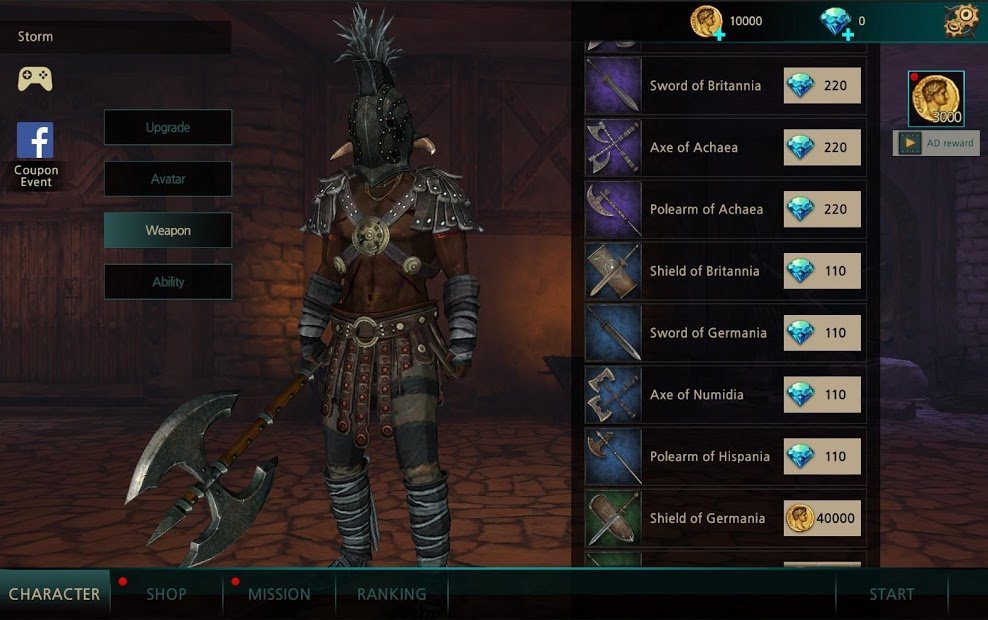Image resolution: width=988 pixels, height=620 pixels.
Task: View the RANKING tab
Action: pyautogui.click(x=391, y=594)
